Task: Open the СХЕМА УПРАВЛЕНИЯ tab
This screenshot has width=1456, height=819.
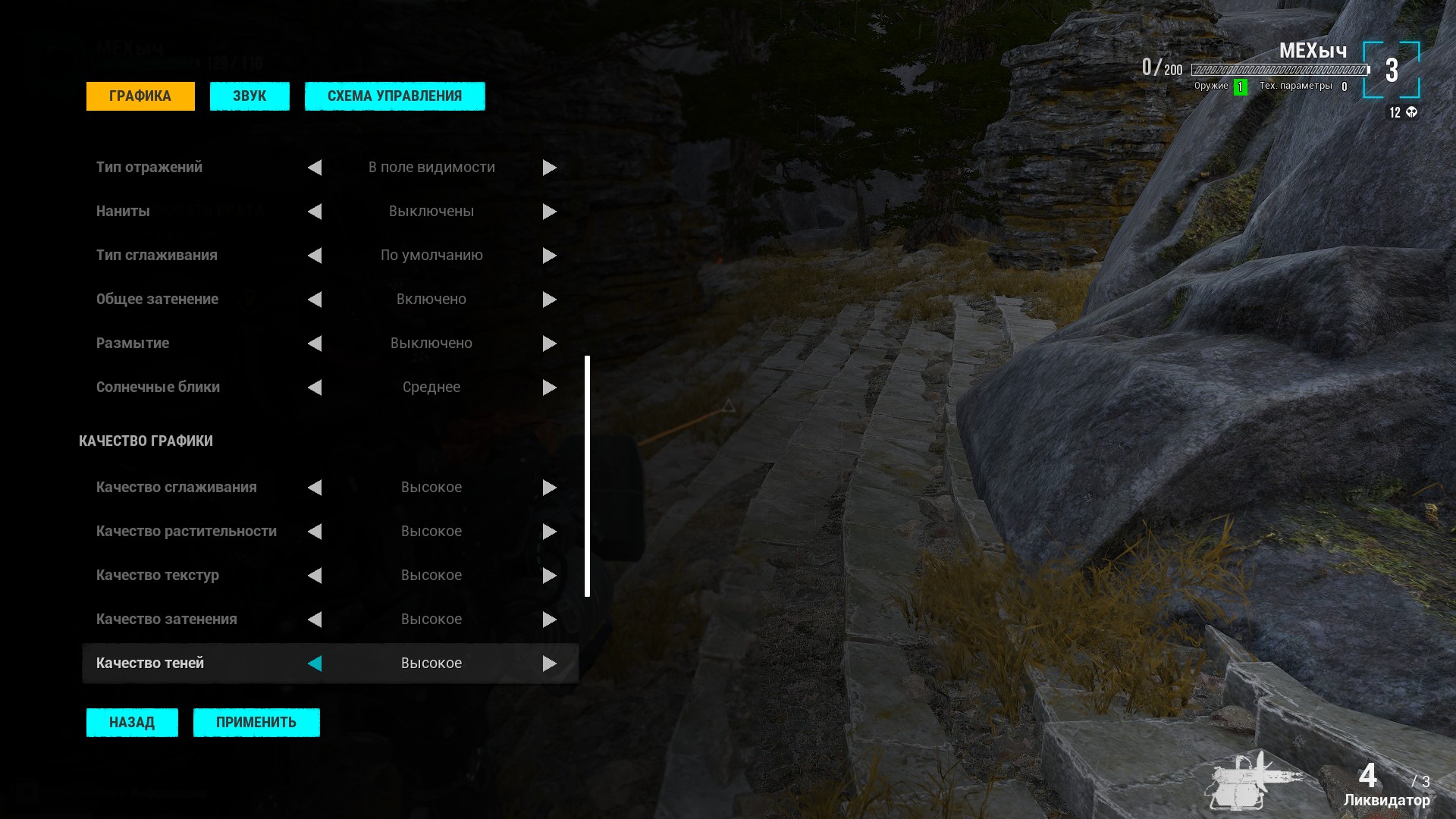Action: [x=394, y=96]
